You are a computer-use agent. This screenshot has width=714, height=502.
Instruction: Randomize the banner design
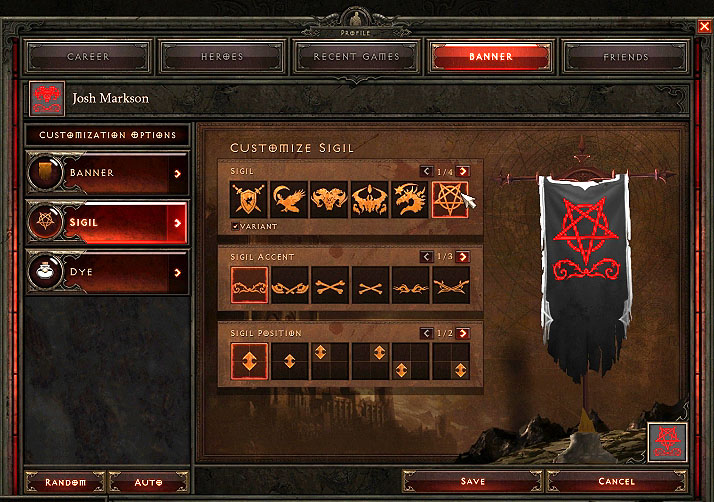(65, 482)
